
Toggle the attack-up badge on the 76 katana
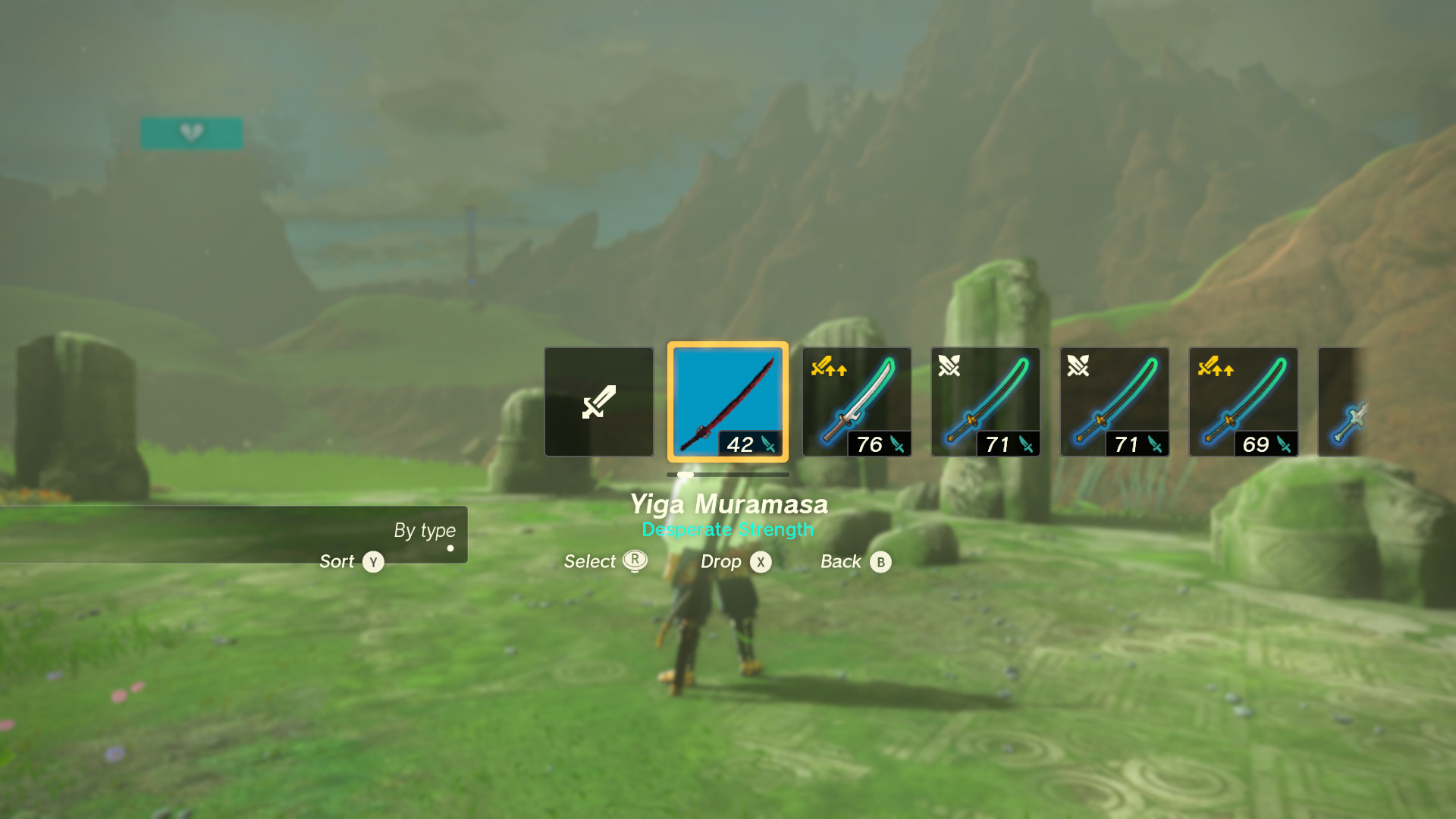[x=829, y=368]
